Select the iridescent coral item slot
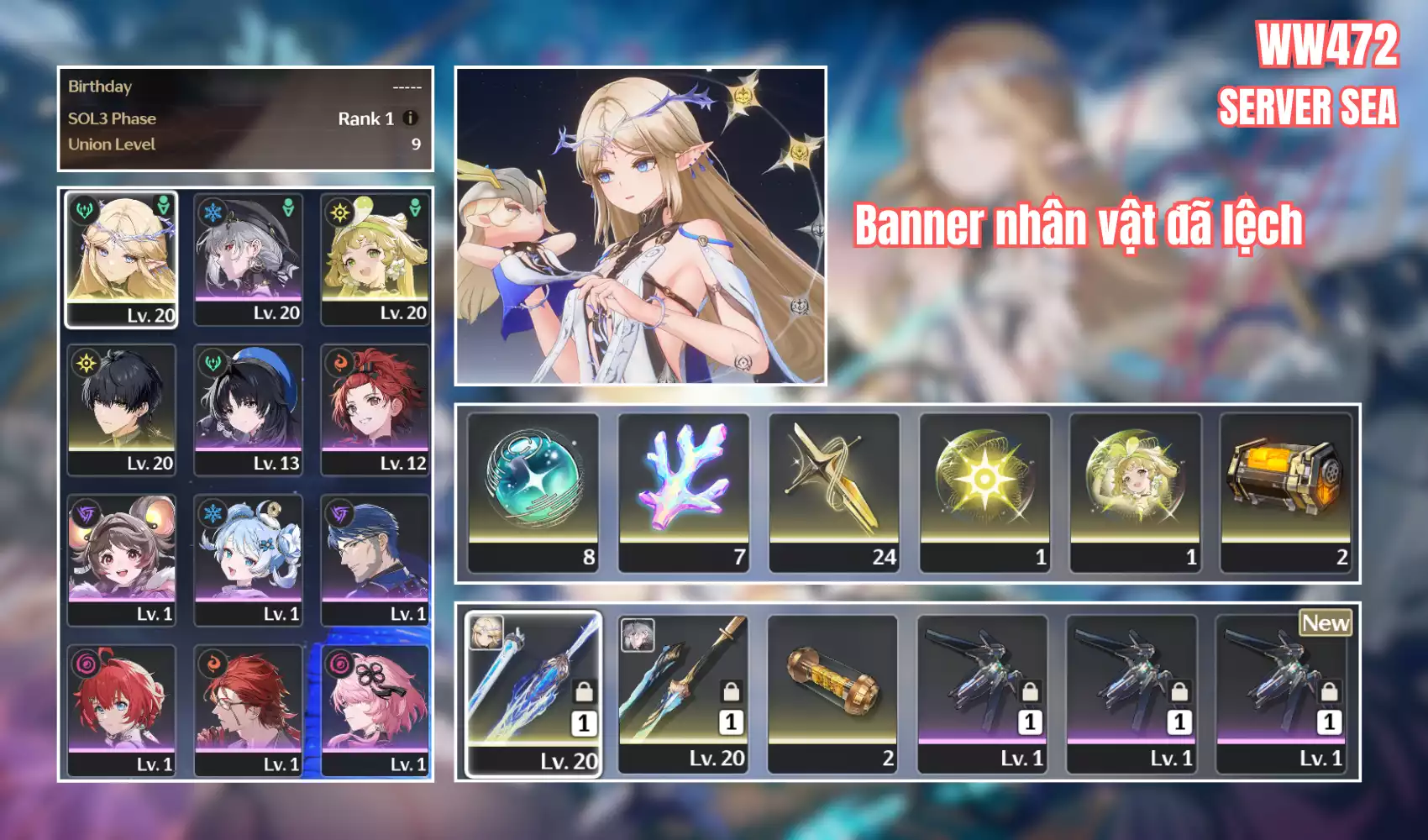The height and width of the screenshot is (840, 1428). pos(684,492)
